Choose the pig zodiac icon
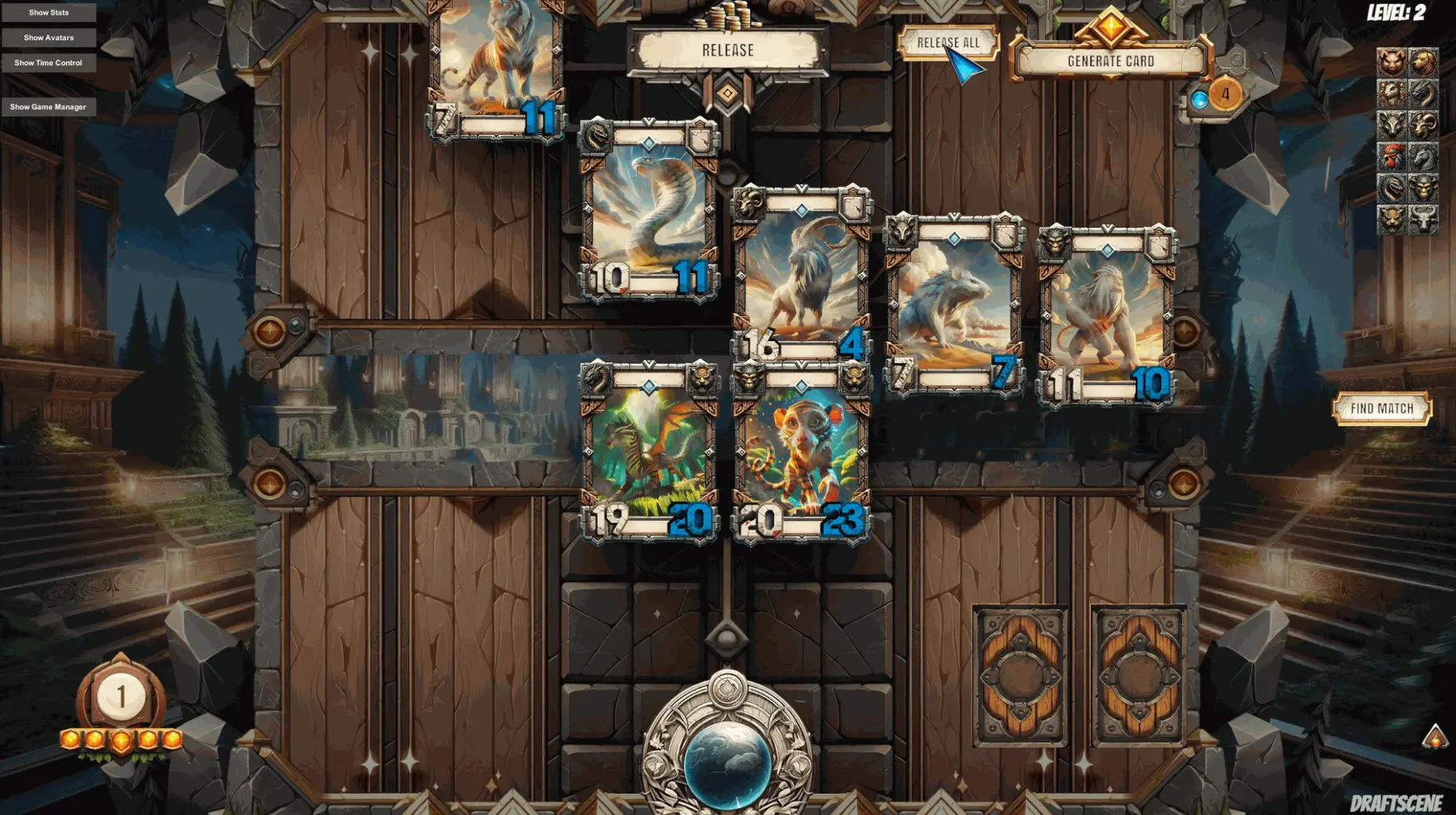 coord(1392,62)
